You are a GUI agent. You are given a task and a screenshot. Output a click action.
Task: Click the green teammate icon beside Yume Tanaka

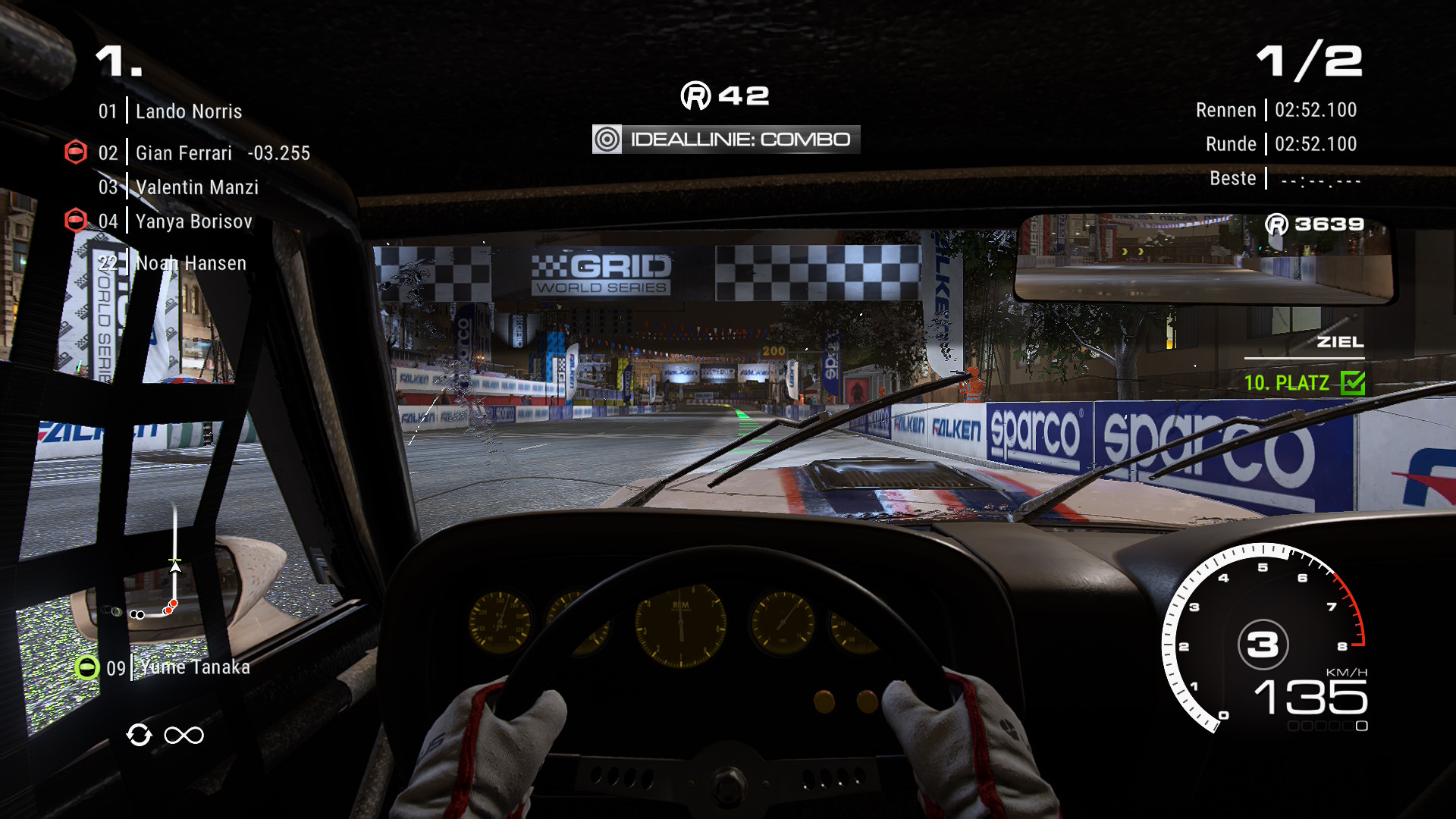(87, 667)
